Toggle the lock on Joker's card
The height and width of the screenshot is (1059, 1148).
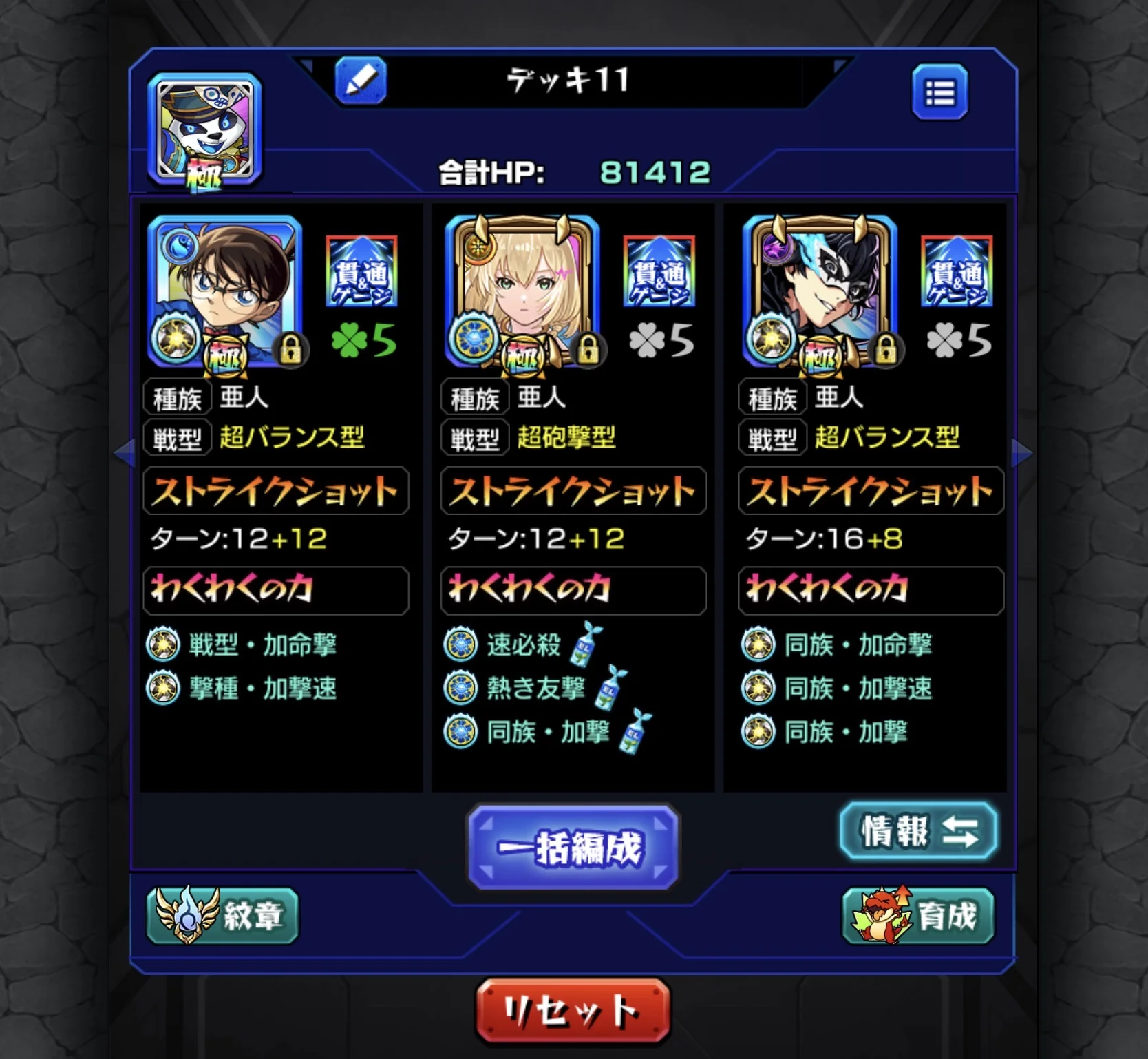(886, 350)
